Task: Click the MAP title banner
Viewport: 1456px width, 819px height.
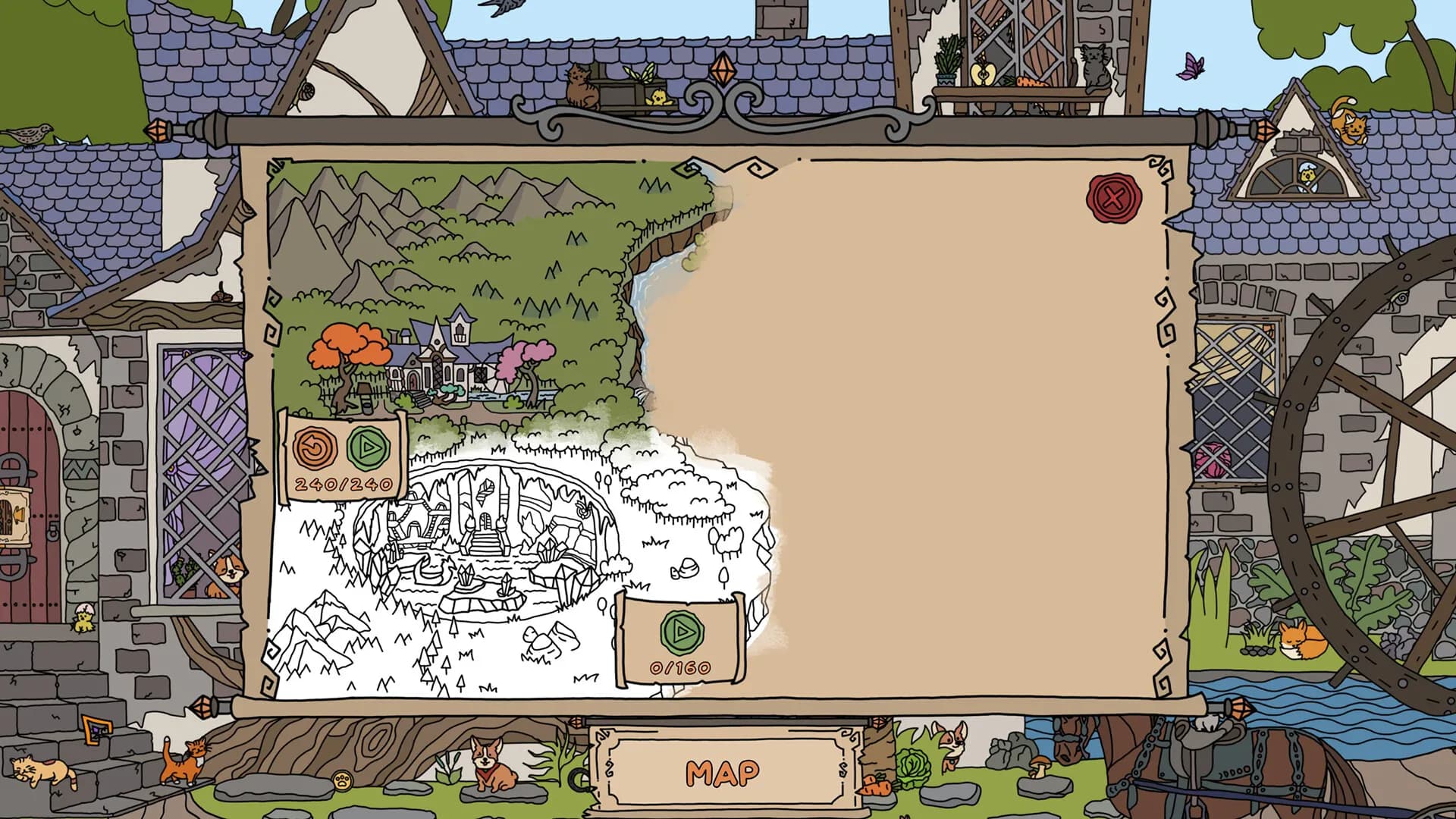Action: (x=722, y=773)
